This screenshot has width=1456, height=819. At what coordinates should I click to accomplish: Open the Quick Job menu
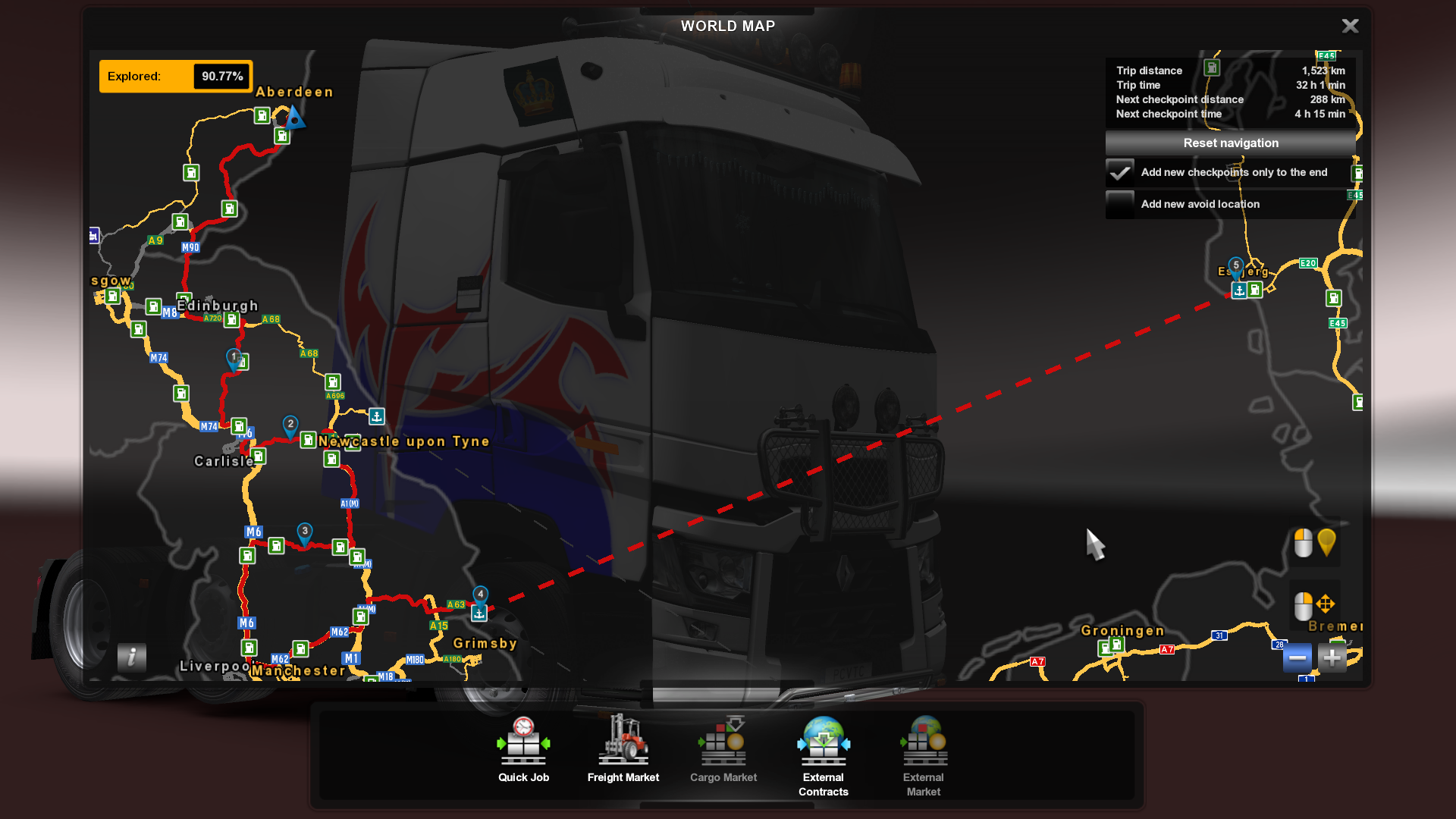523,749
